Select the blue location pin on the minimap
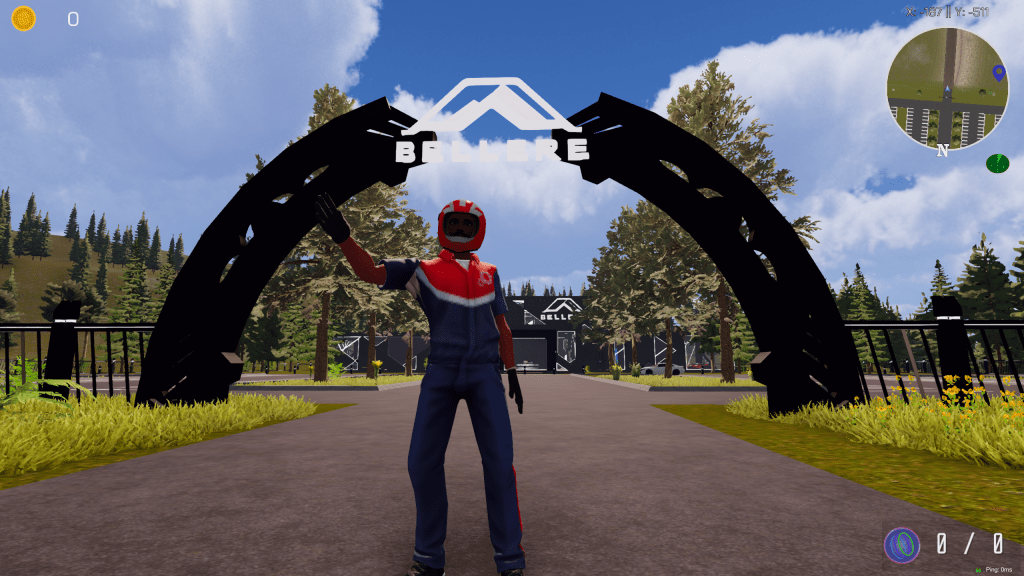Screen dimensions: 1024x576 (x=997, y=72)
